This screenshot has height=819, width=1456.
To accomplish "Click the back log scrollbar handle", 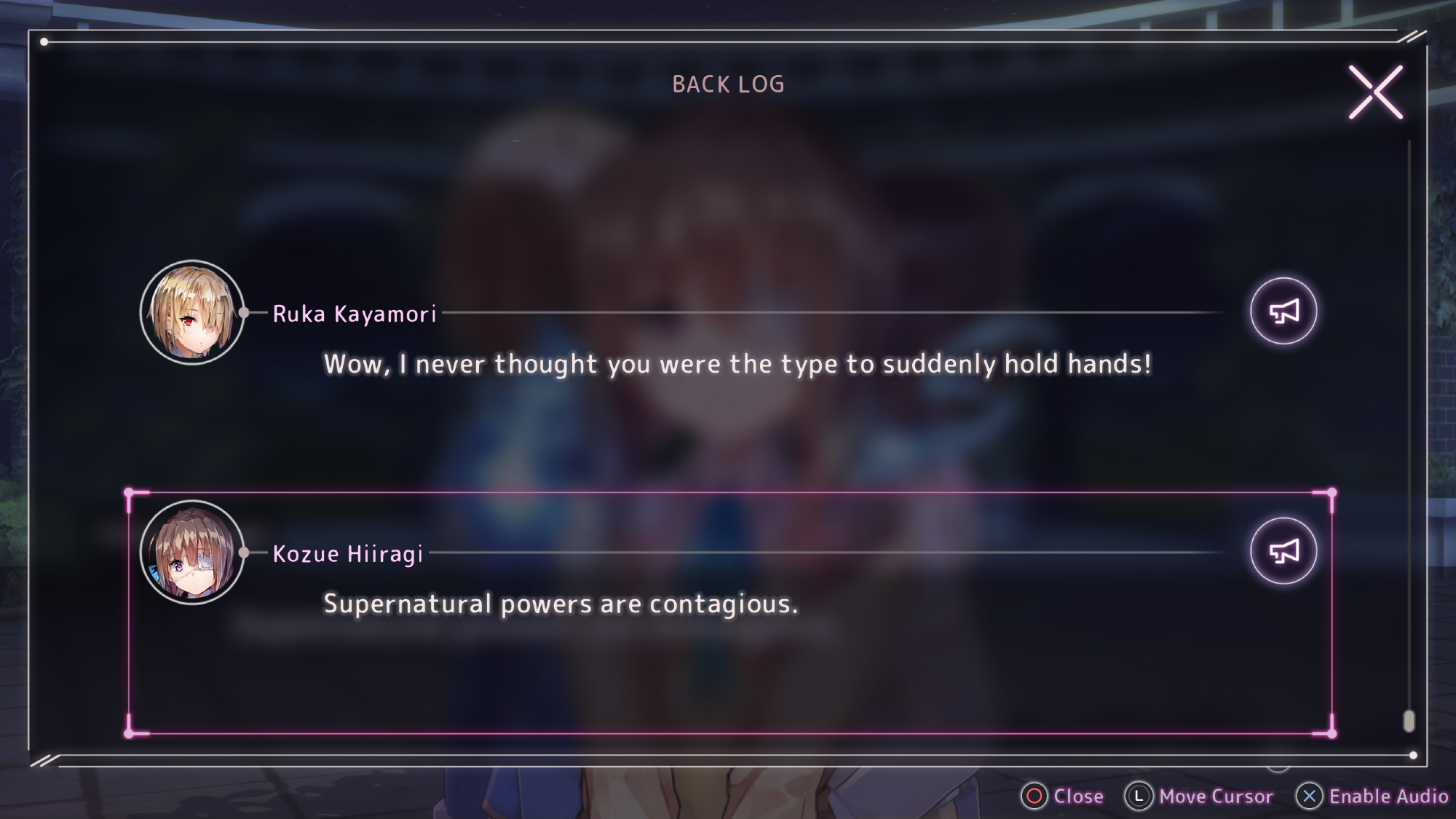I will point(1409,721).
